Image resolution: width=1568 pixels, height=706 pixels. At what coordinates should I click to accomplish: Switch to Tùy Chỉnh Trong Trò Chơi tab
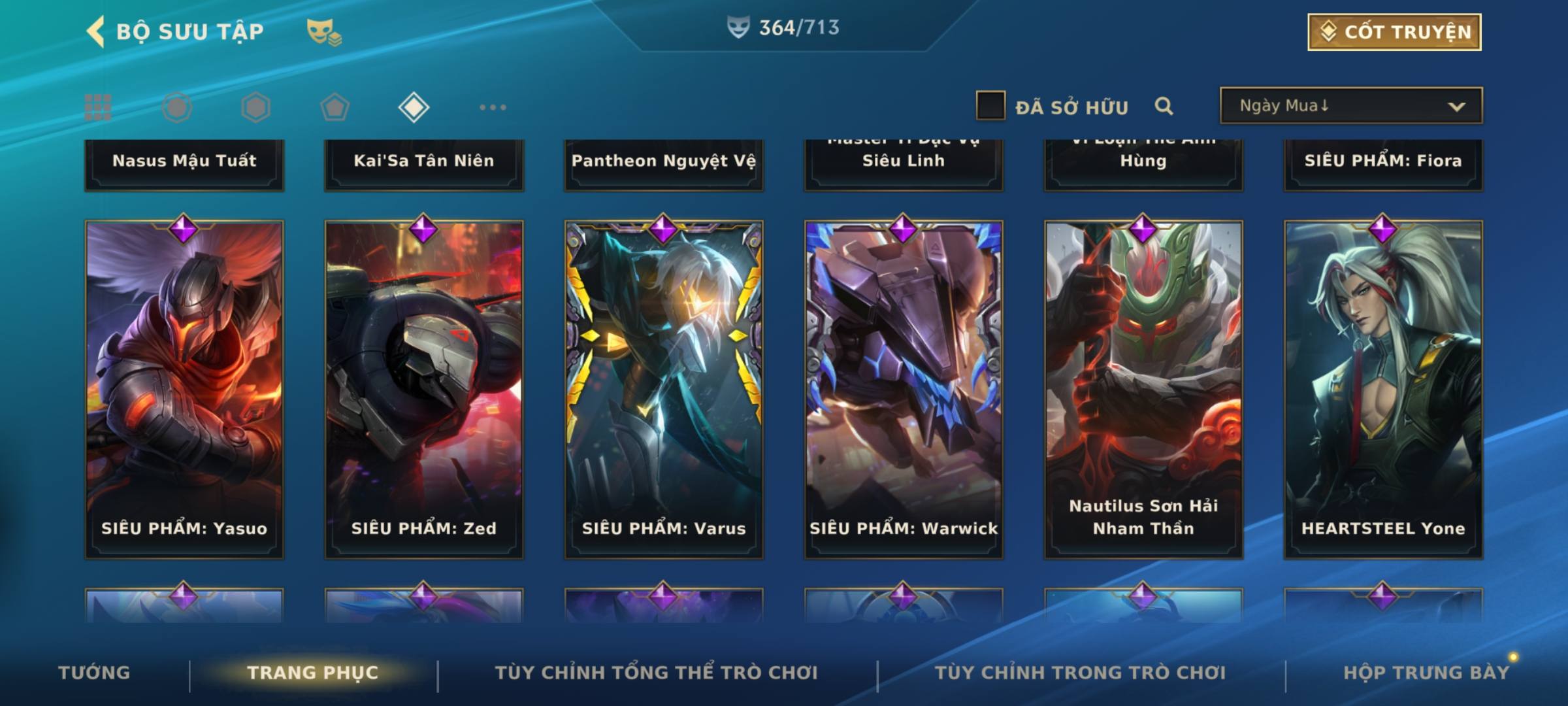pyautogui.click(x=1080, y=673)
